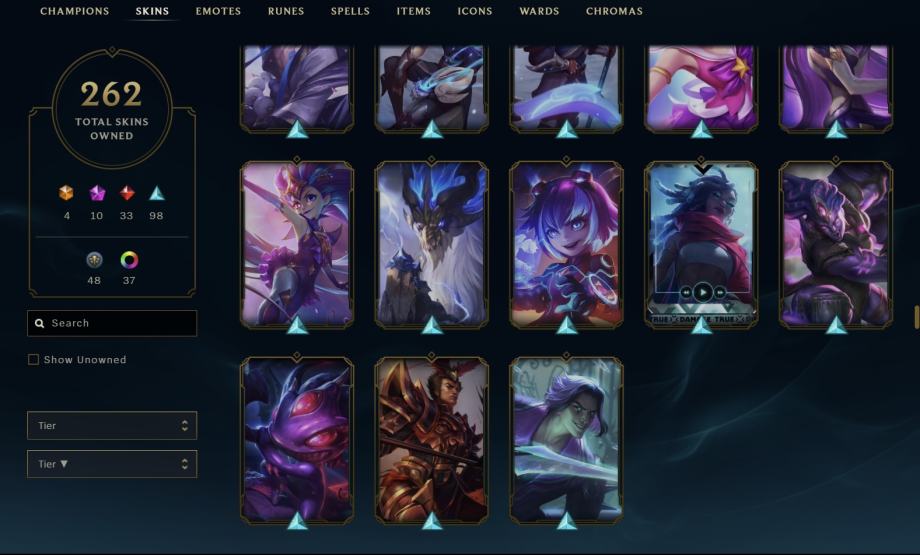This screenshot has width=920, height=555.
Task: Toggle the Show Unowned checkbox
Action: click(33, 360)
